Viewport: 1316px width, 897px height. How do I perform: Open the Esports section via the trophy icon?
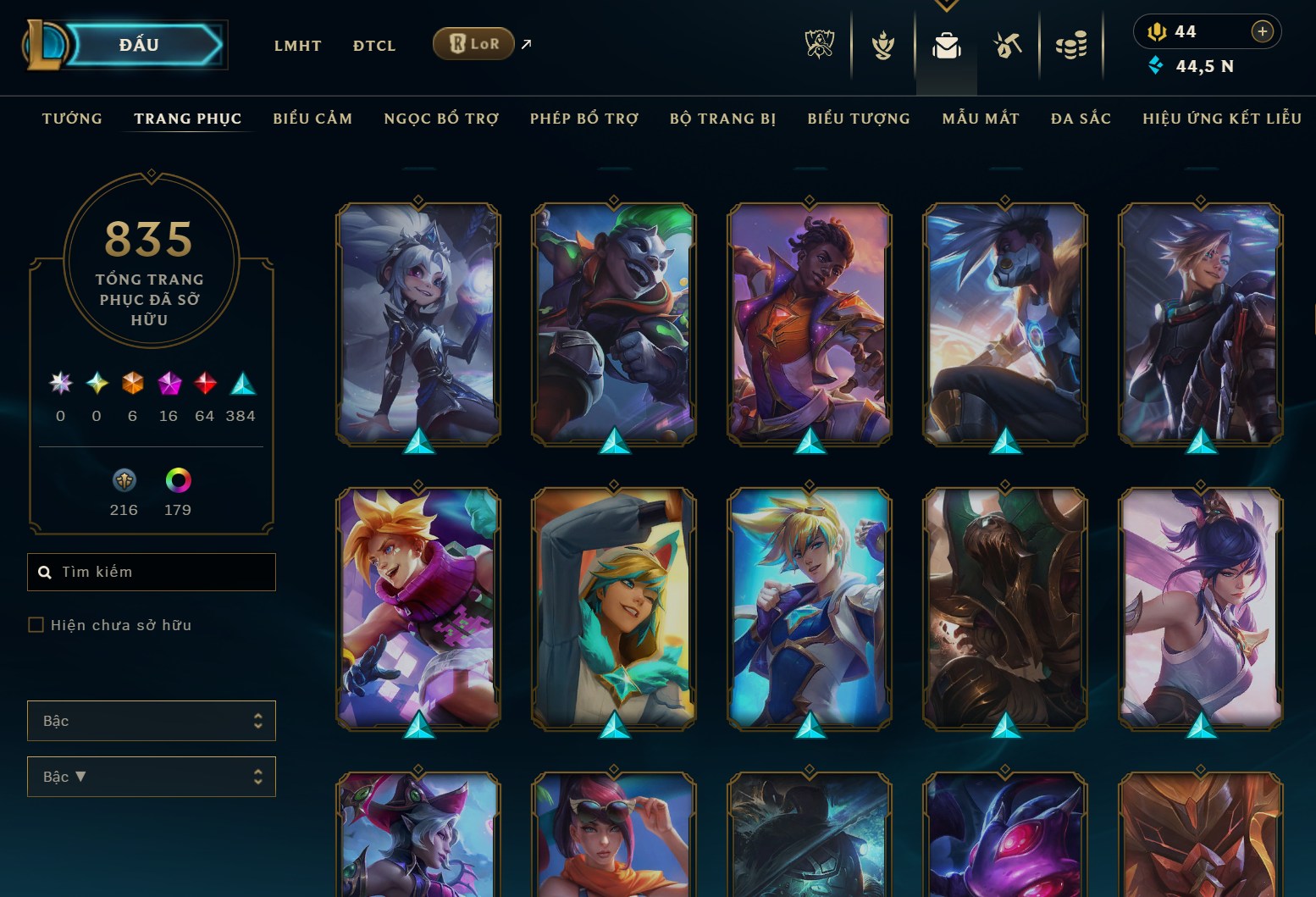click(x=818, y=46)
